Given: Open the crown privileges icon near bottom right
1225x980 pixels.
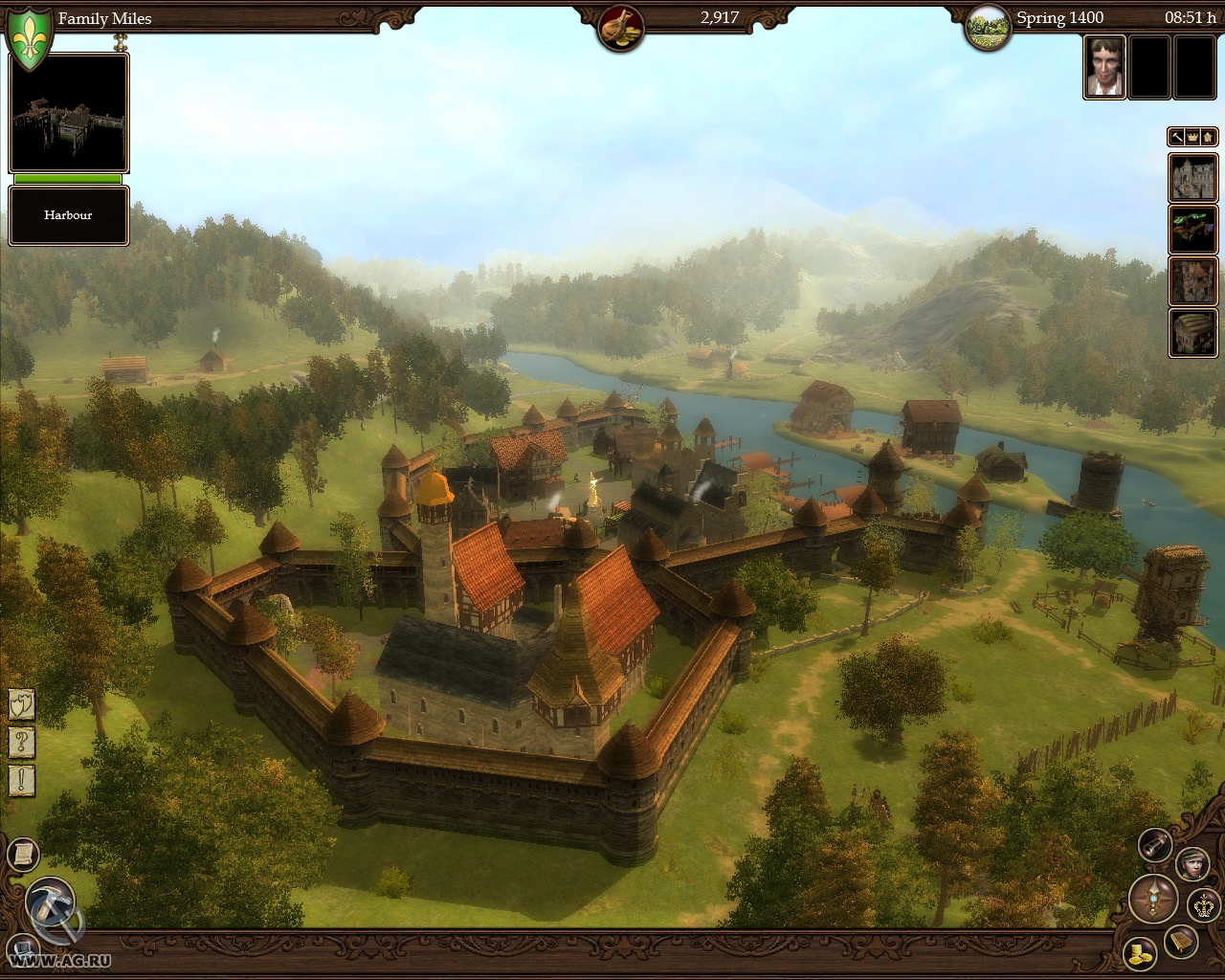Looking at the screenshot, I should [1203, 906].
